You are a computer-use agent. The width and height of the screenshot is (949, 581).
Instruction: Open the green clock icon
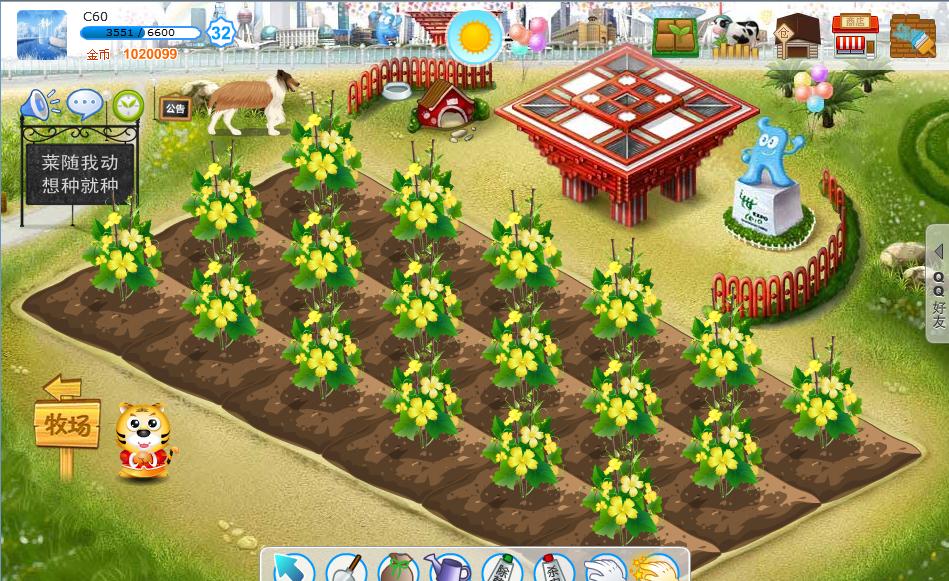click(x=128, y=104)
